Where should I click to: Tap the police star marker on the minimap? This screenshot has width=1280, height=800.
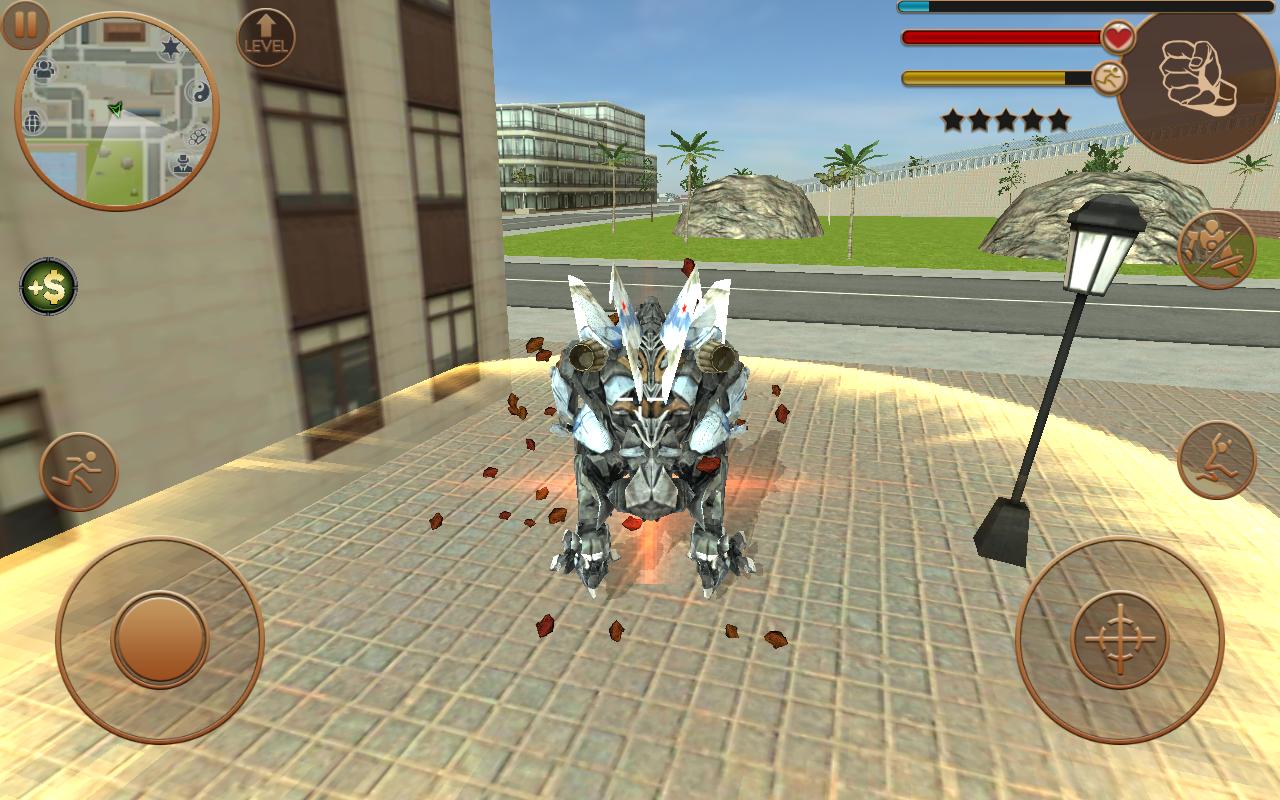170,45
